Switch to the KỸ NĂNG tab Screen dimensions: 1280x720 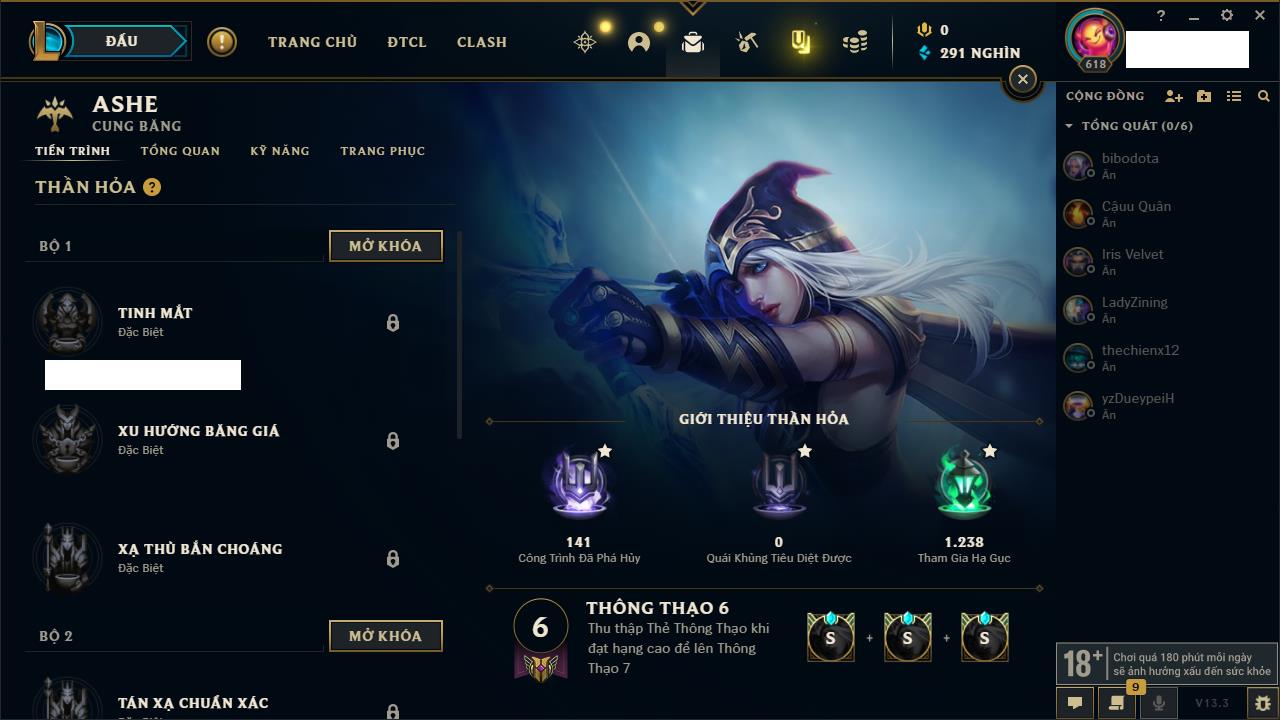click(x=280, y=151)
